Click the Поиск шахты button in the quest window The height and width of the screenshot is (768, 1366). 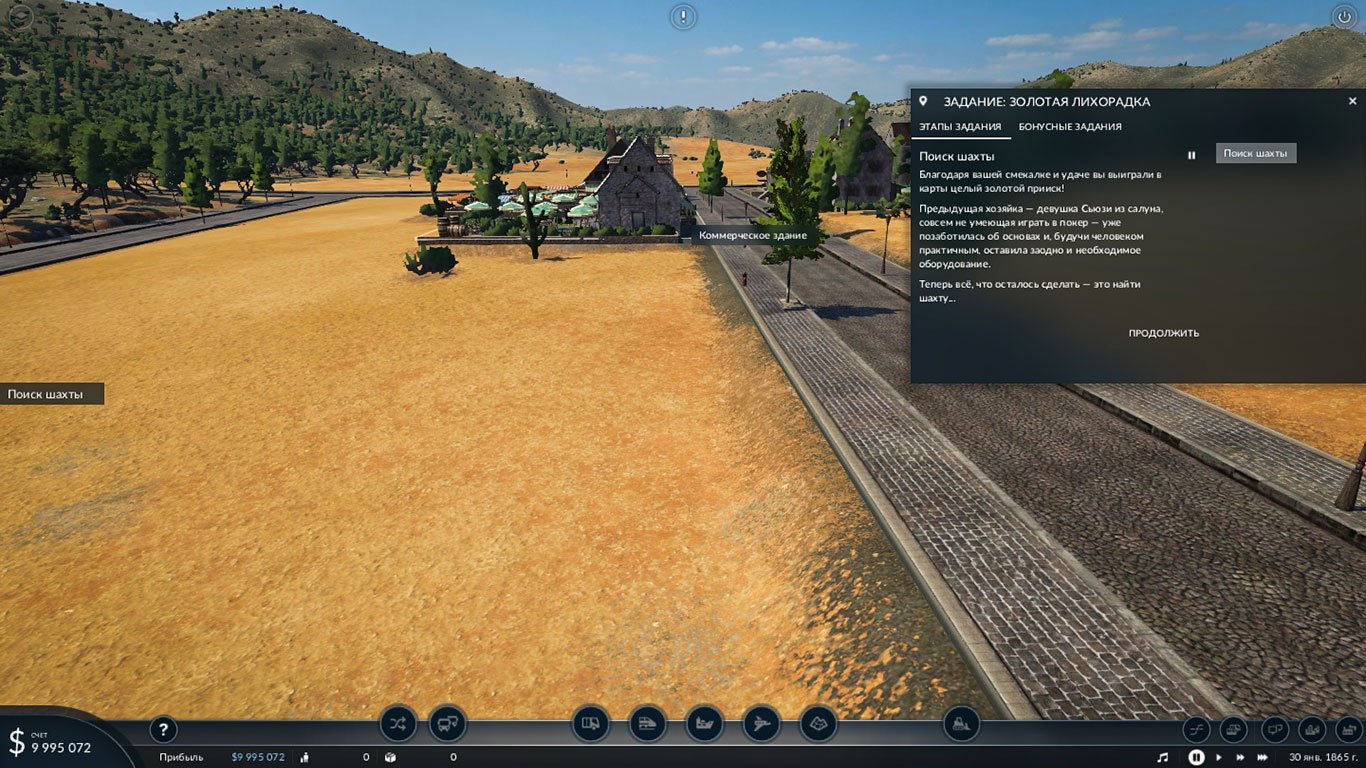(1255, 152)
